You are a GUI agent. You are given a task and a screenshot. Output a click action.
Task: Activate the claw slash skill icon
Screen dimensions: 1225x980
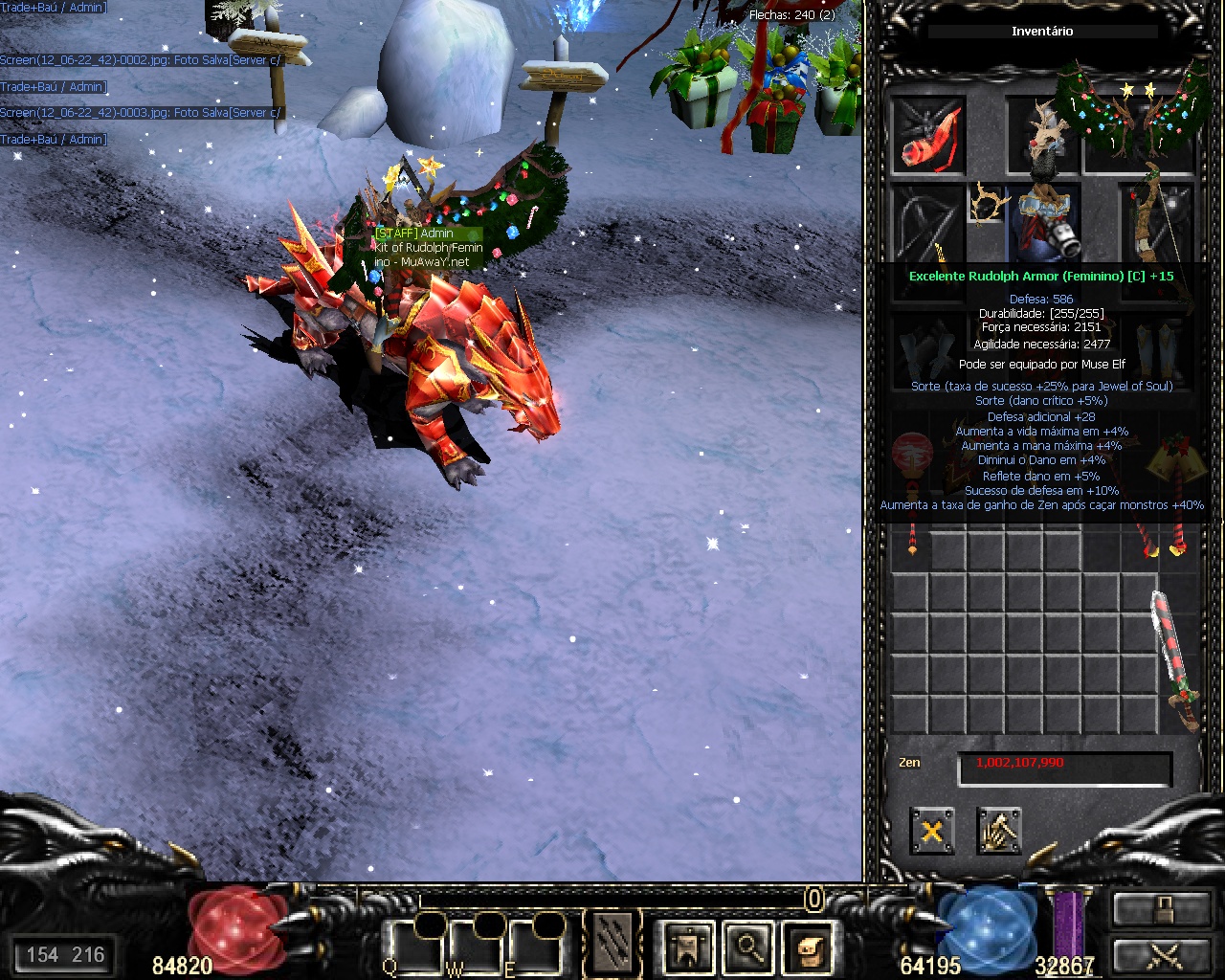point(612,944)
